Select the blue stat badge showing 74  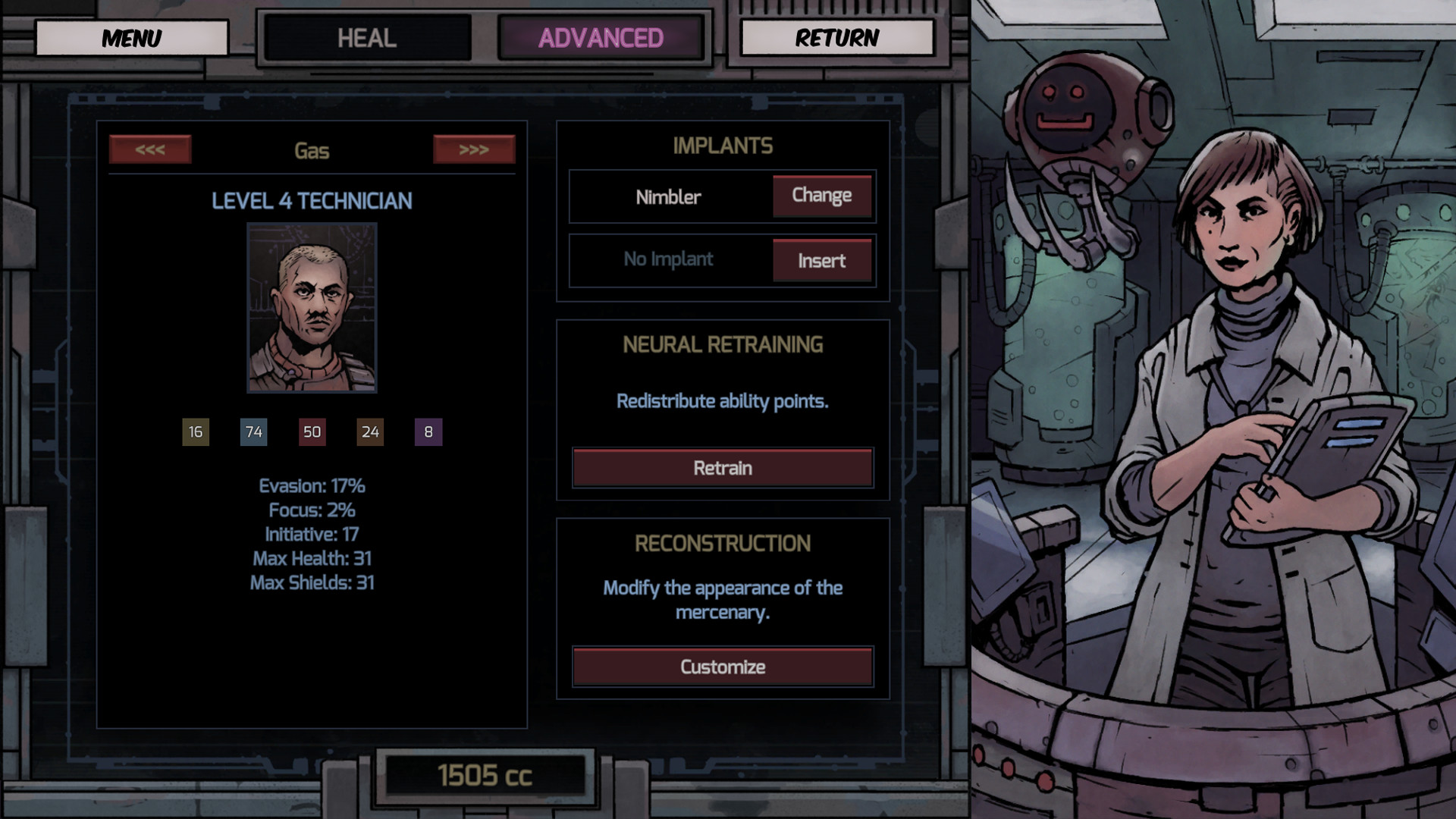253,432
